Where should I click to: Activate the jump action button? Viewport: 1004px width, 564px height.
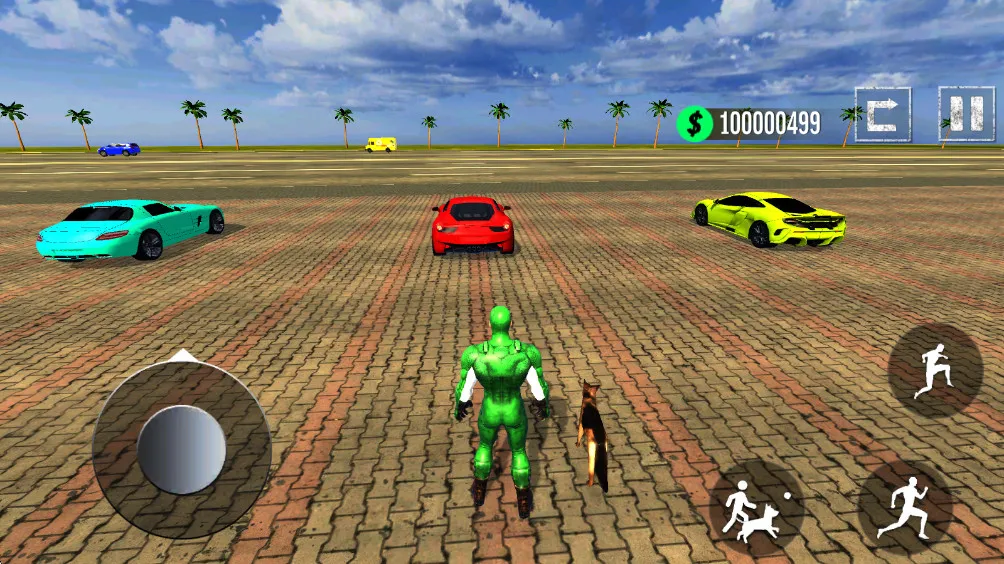point(935,370)
